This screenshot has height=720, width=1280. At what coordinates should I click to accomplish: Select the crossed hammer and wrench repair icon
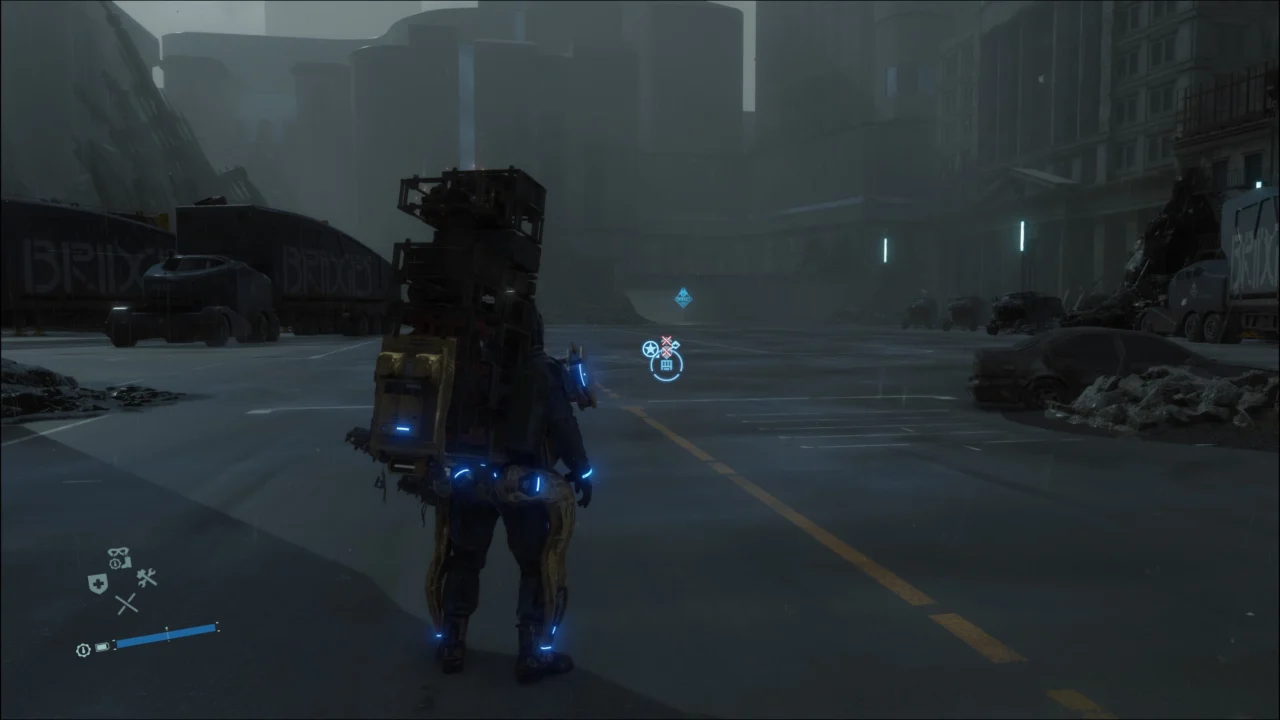tap(147, 578)
